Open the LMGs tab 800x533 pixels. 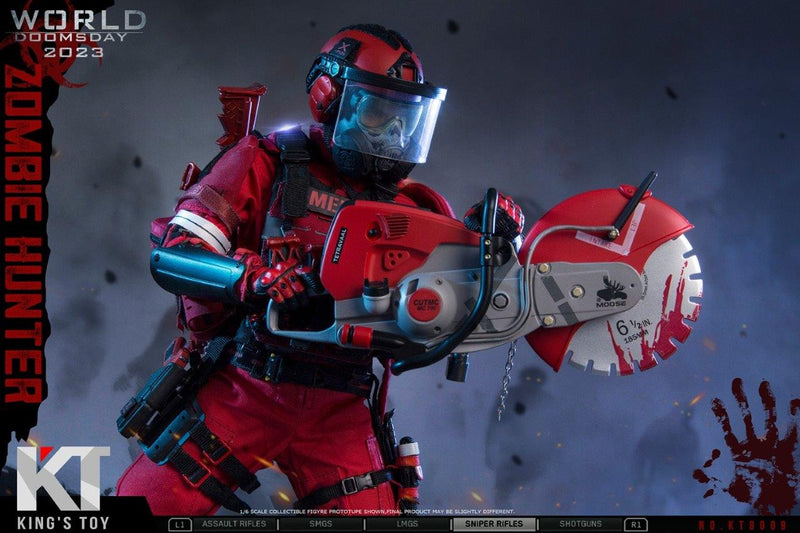click(x=408, y=523)
